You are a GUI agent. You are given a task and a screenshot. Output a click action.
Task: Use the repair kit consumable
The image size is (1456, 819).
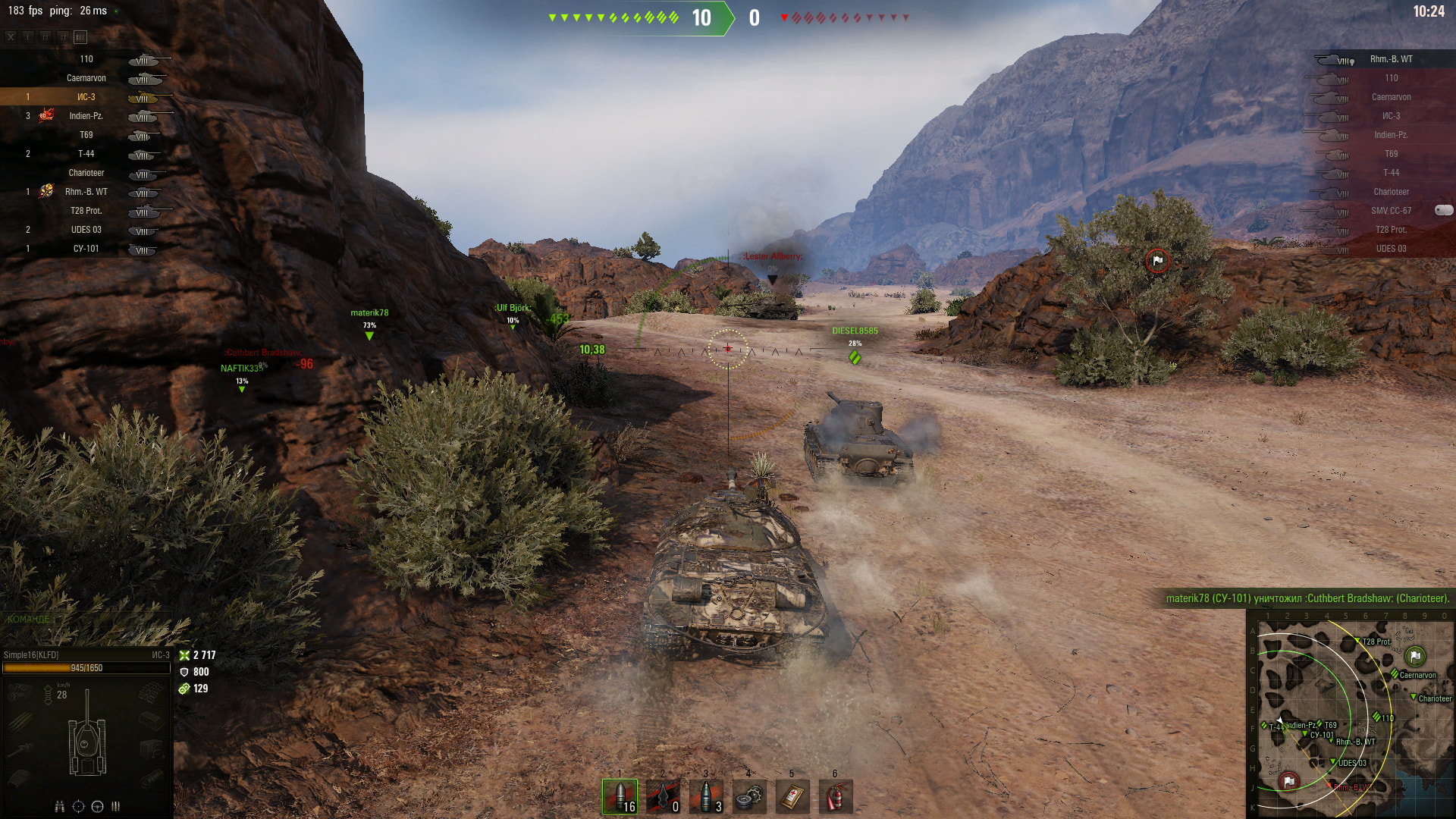coord(748,796)
